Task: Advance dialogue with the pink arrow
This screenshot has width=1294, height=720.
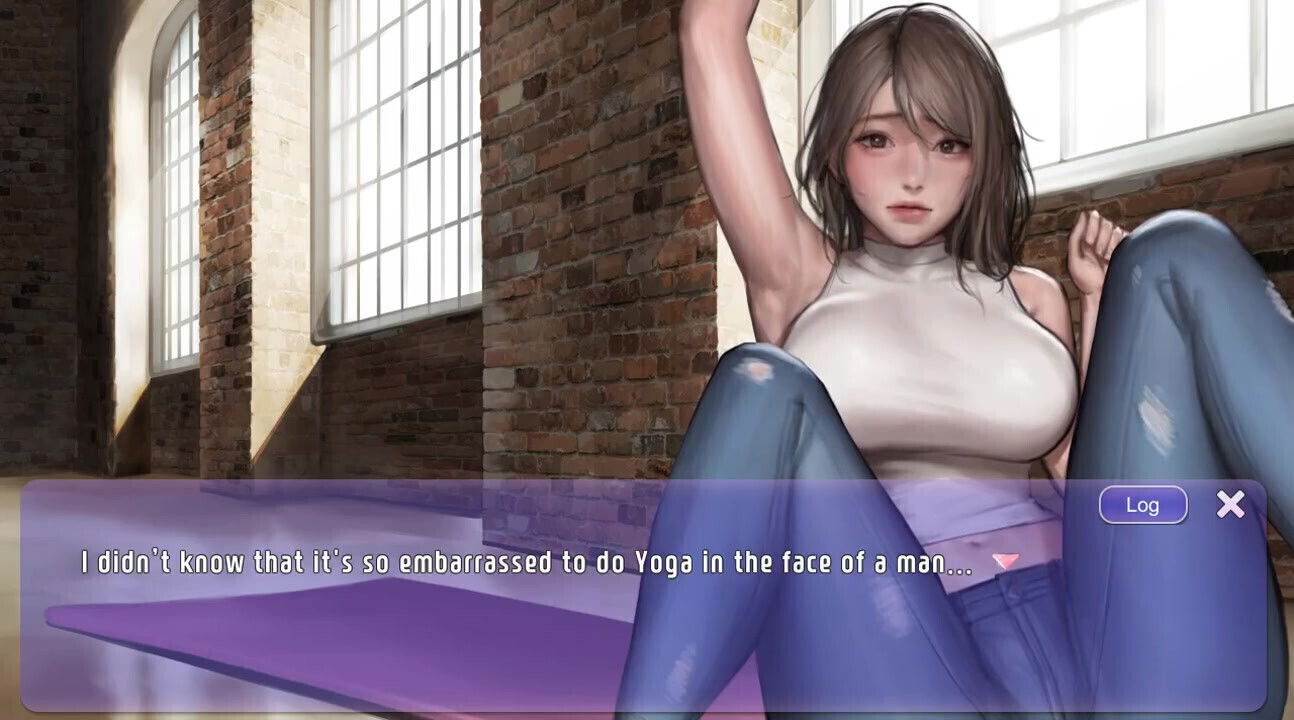Action: pyautogui.click(x=1006, y=562)
